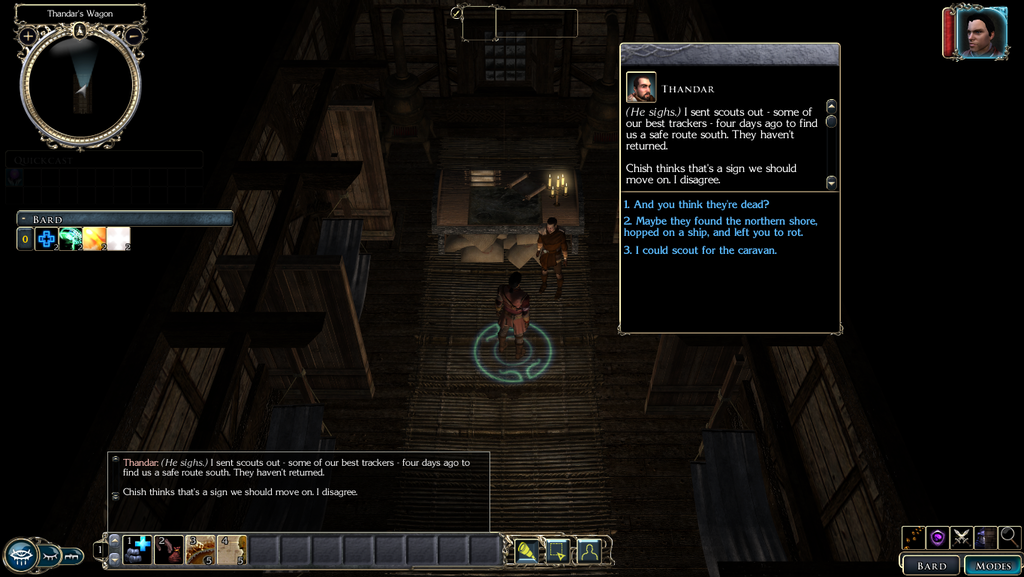Zoom in the minimap with the plus button
Image resolution: width=1024 pixels, height=577 pixels.
28,36
